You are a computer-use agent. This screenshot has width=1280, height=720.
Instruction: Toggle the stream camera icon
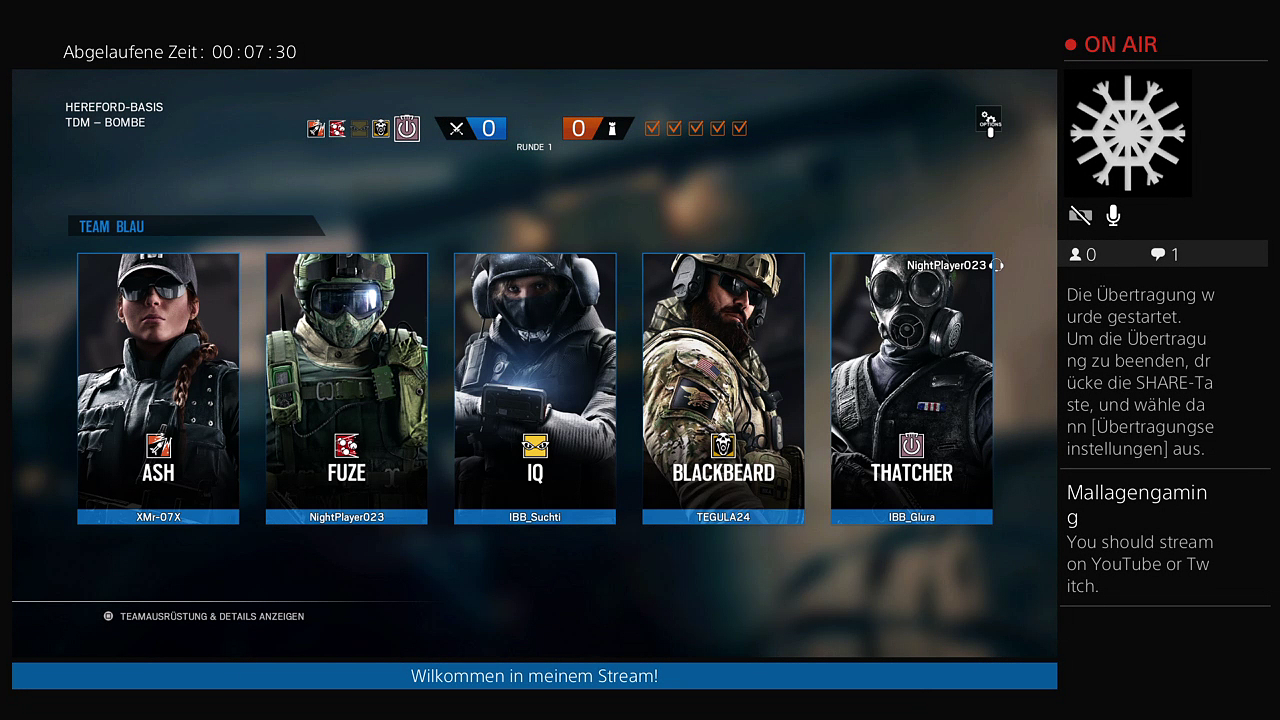pyautogui.click(x=1080, y=215)
